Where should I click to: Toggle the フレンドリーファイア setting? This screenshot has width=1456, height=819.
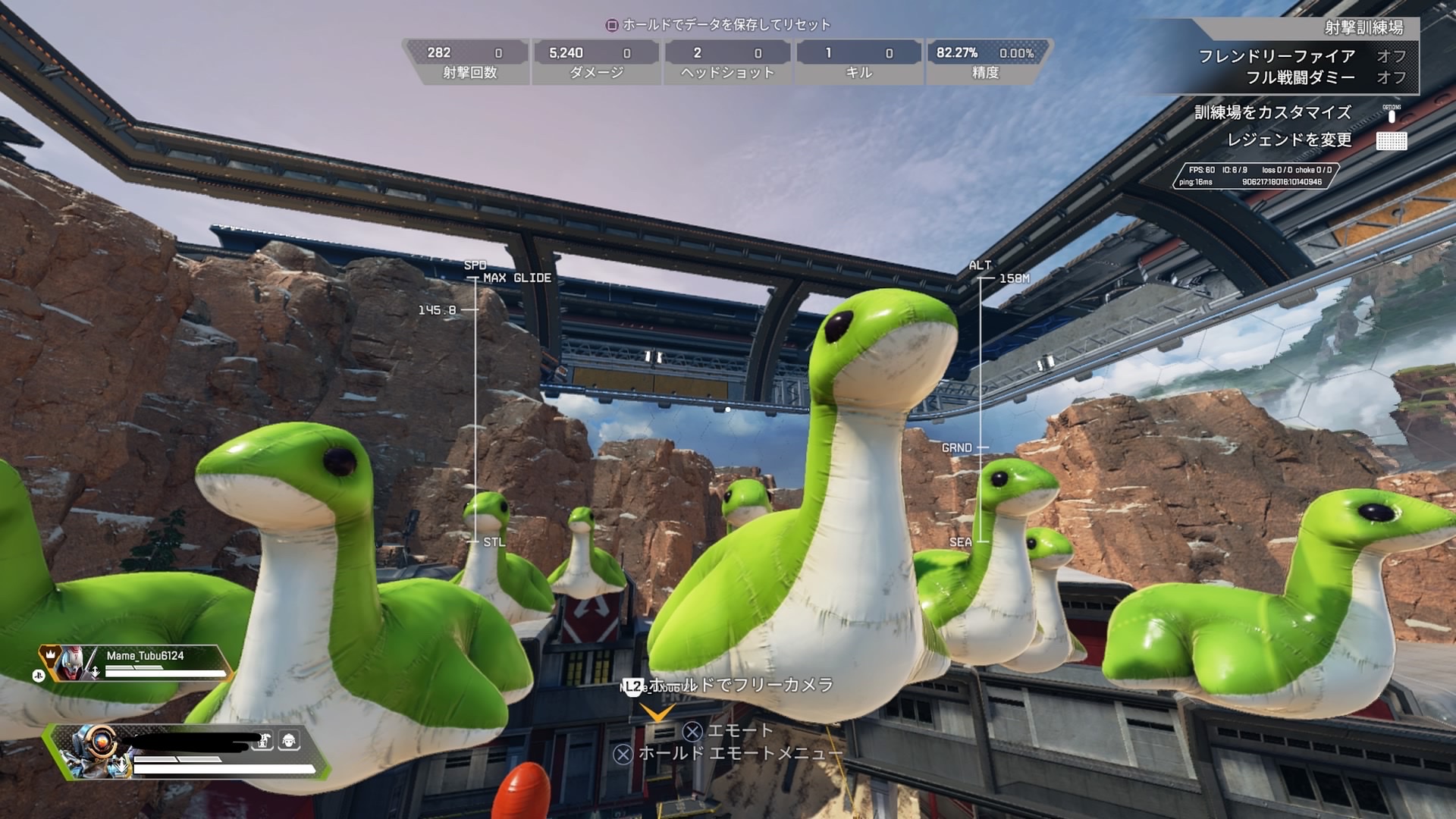1302,56
